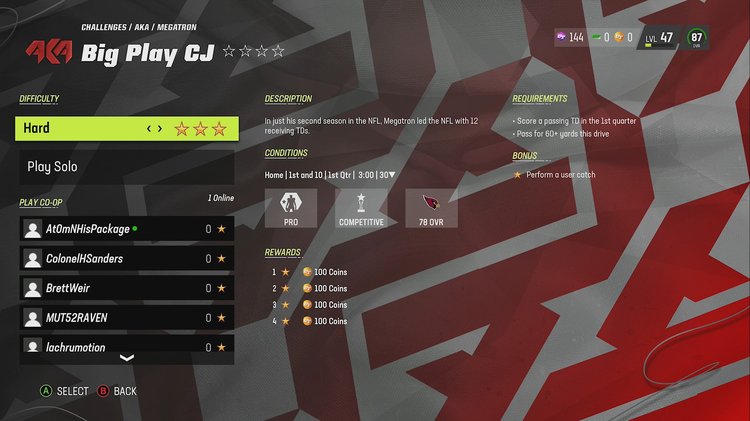Pick ColonelHSanders as co-op partner
Viewport: 750px width, 421px height.
point(127,259)
